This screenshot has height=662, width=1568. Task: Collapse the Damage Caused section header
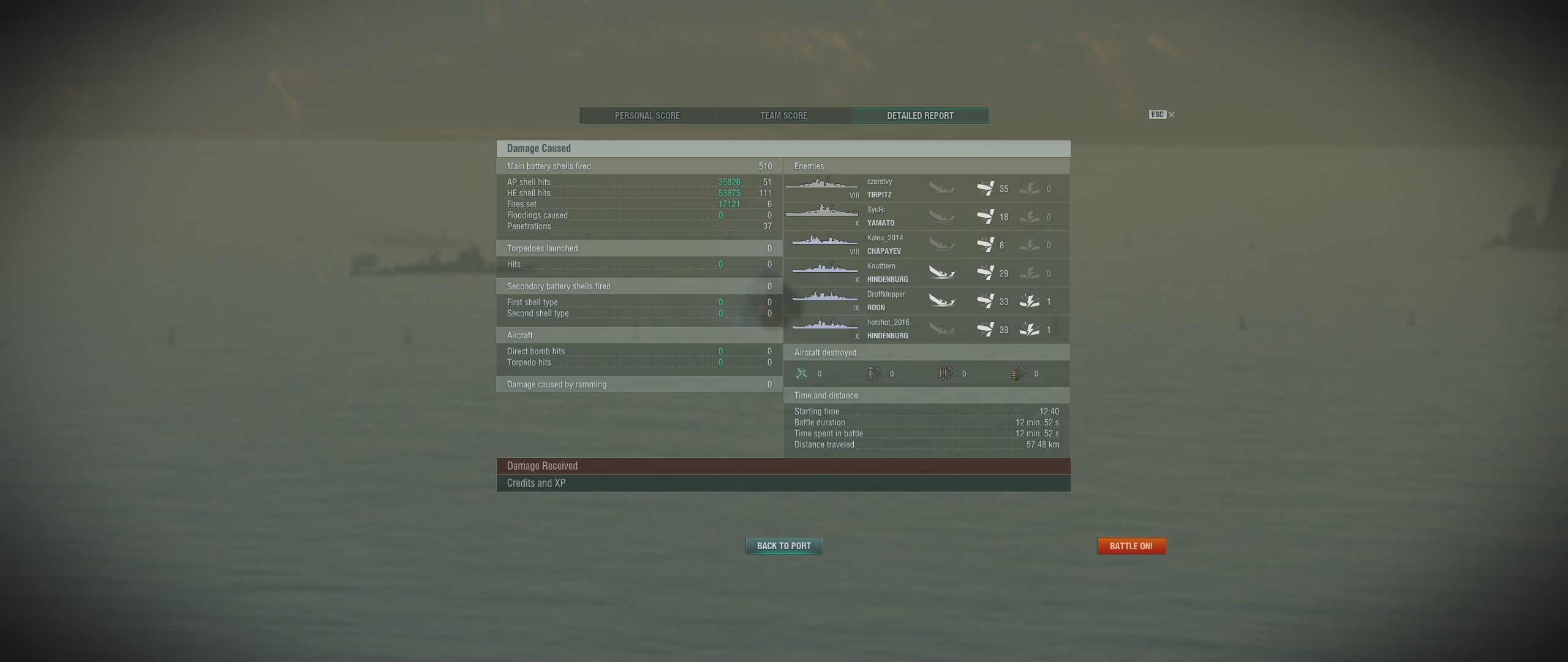(x=783, y=148)
